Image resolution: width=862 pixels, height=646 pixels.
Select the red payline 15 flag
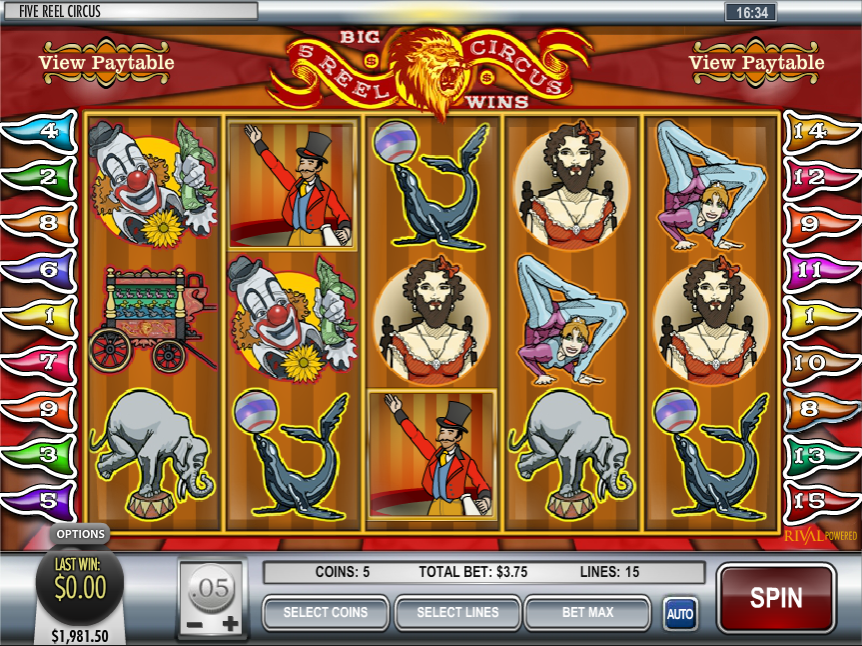click(819, 499)
